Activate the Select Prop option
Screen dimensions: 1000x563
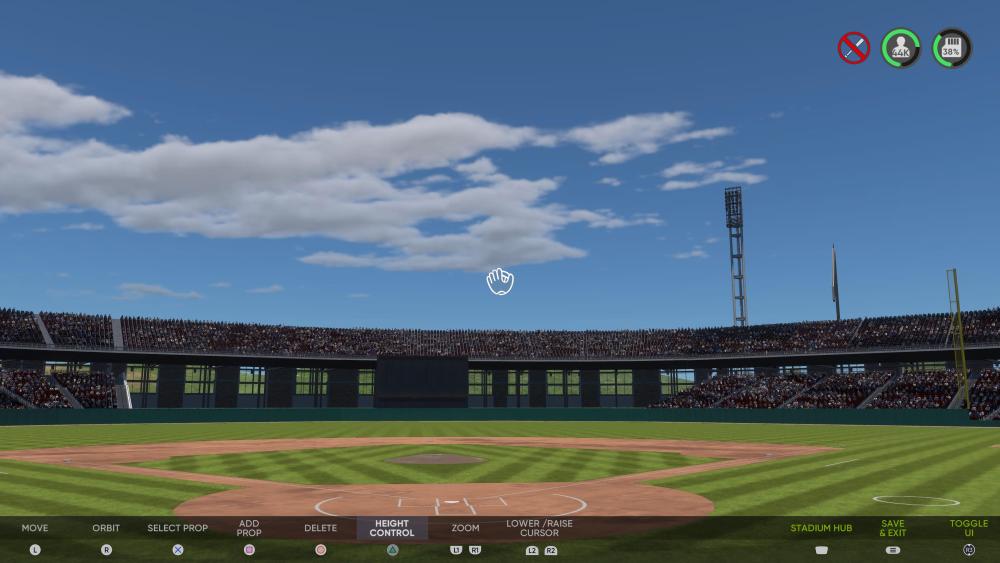click(178, 528)
